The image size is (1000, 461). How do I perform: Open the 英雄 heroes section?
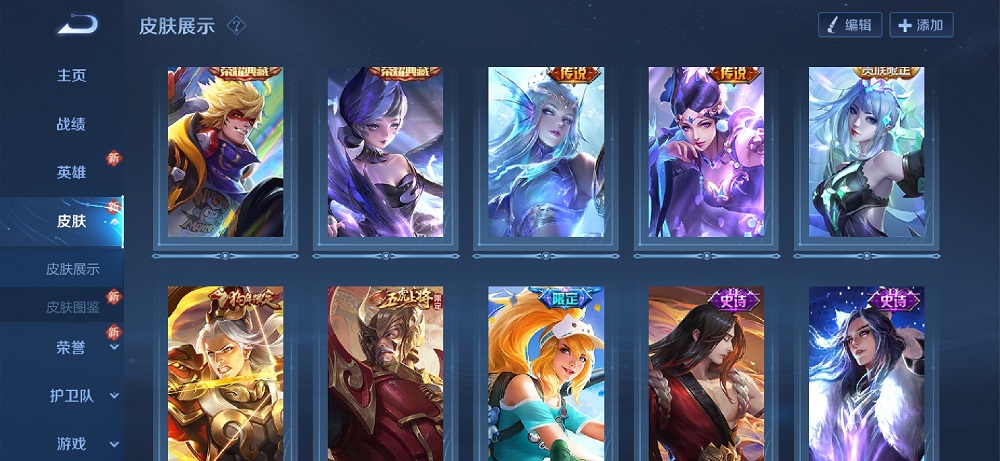[71, 172]
